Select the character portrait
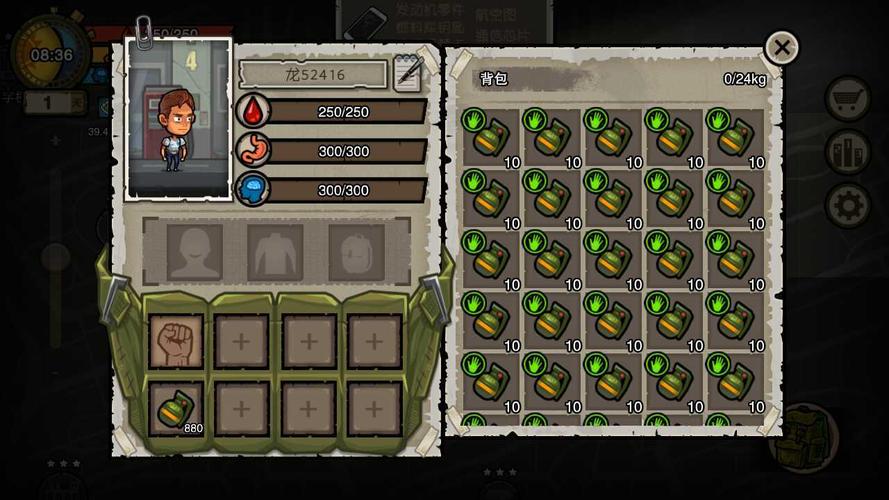 [x=179, y=118]
